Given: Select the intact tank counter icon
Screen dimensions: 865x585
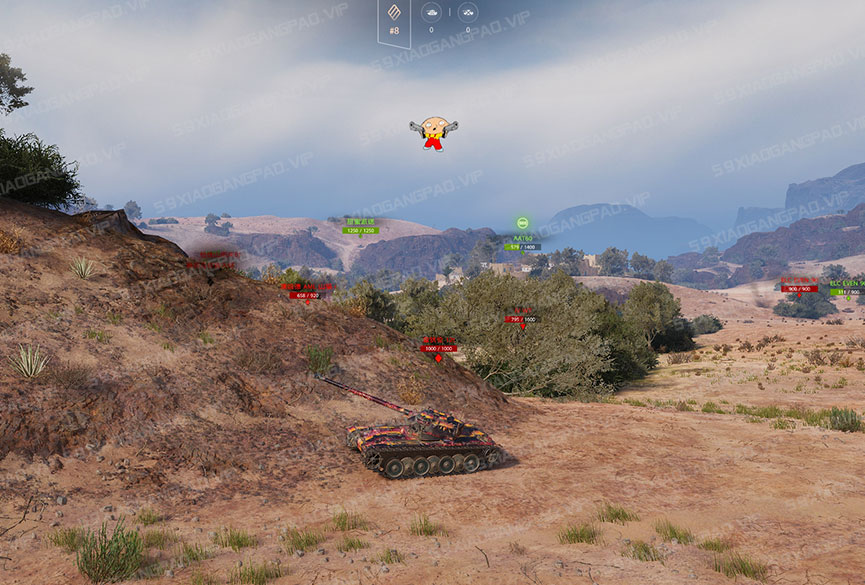Looking at the screenshot, I should (431, 12).
